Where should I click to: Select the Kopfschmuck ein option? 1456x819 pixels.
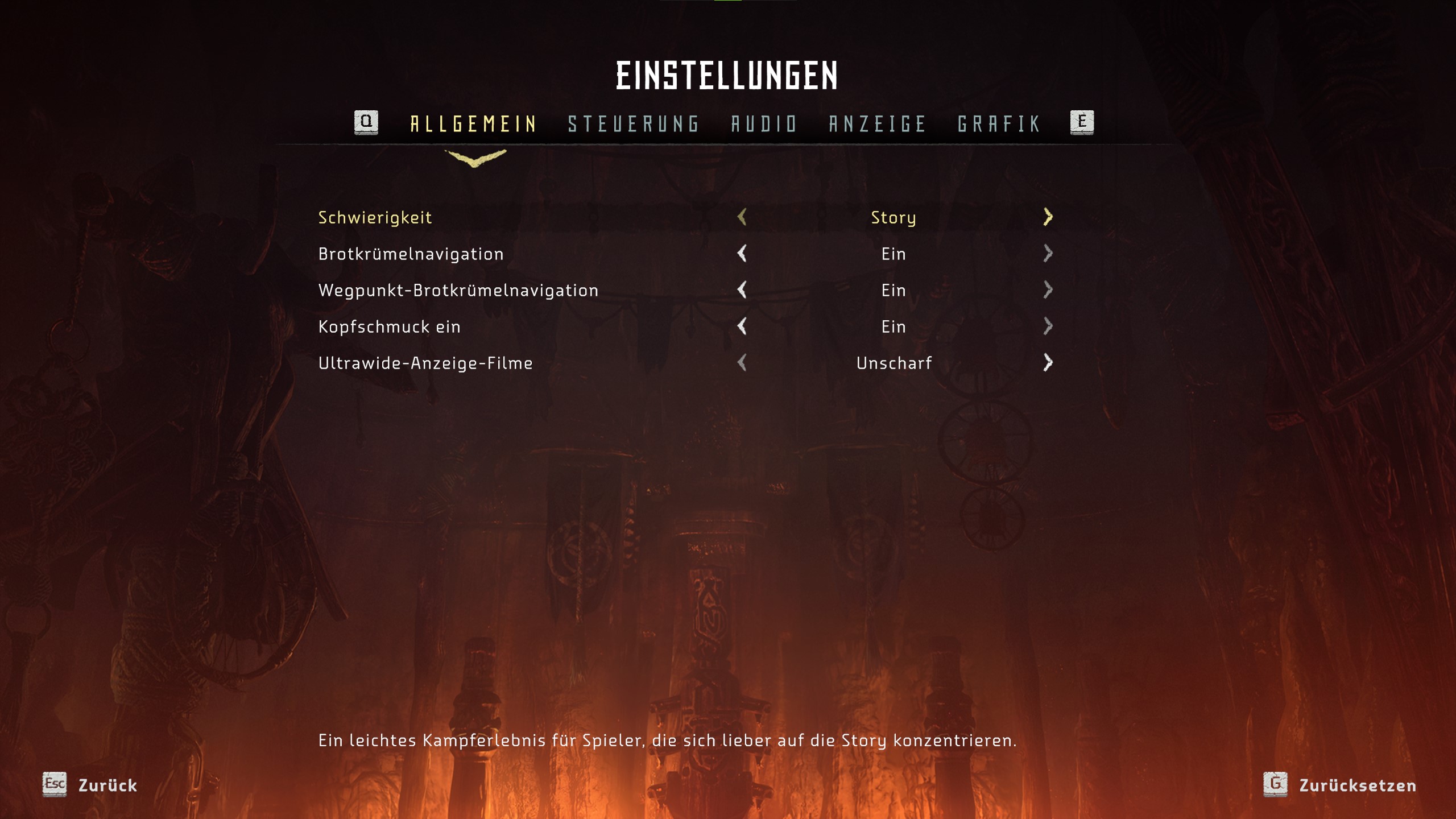pos(389,326)
